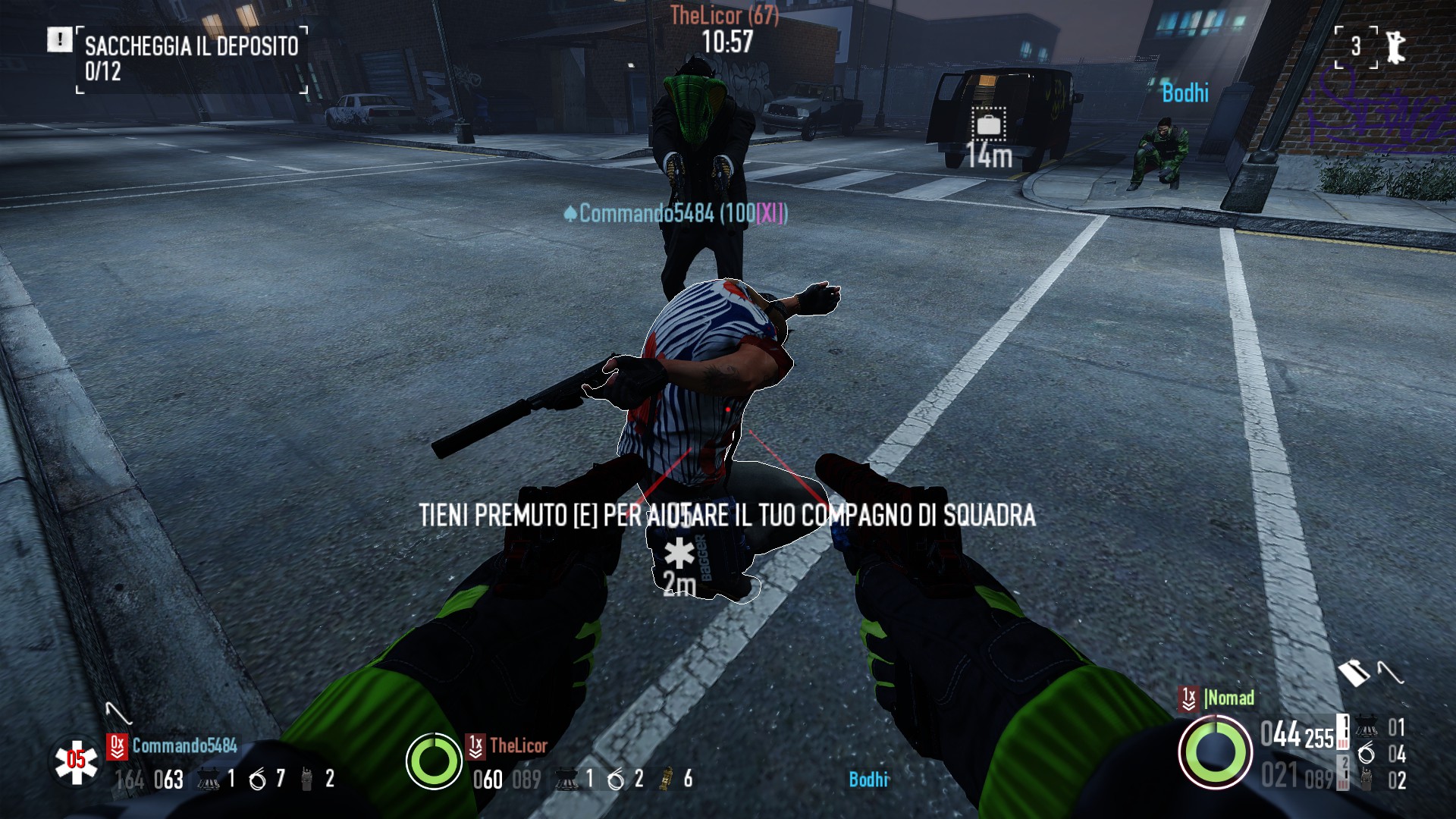Select the Commando5484 teammate panel name
Screen dimensions: 1456x819
pyautogui.click(x=184, y=745)
